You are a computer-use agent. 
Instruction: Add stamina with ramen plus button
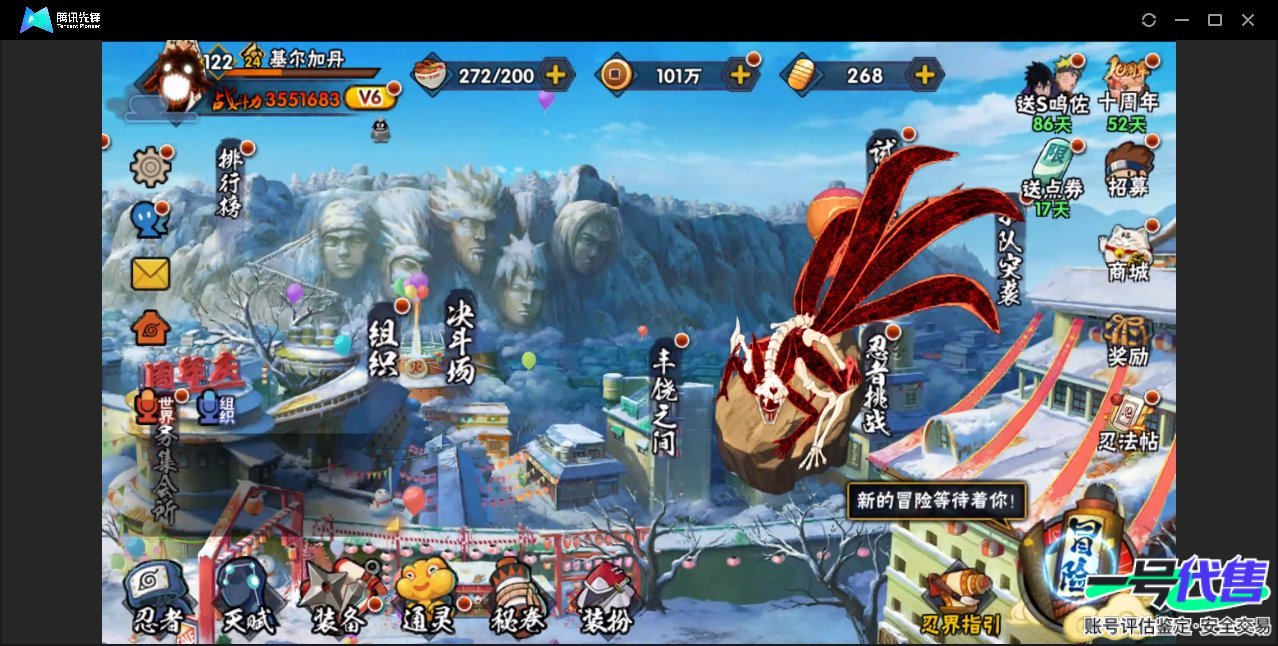pyautogui.click(x=555, y=75)
